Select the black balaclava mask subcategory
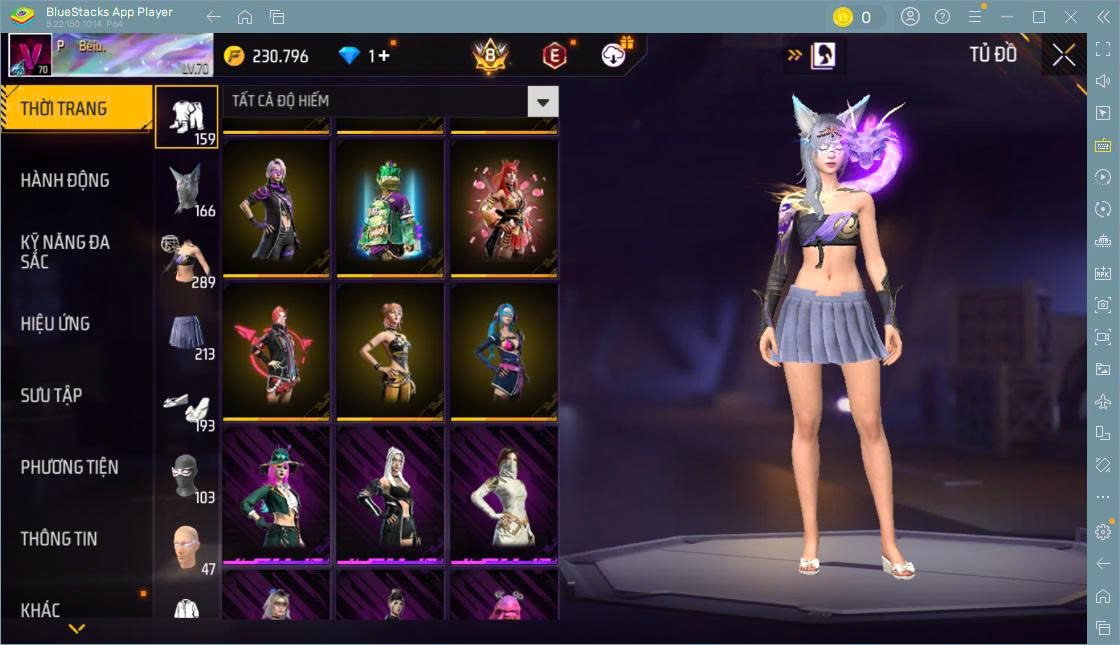 187,478
